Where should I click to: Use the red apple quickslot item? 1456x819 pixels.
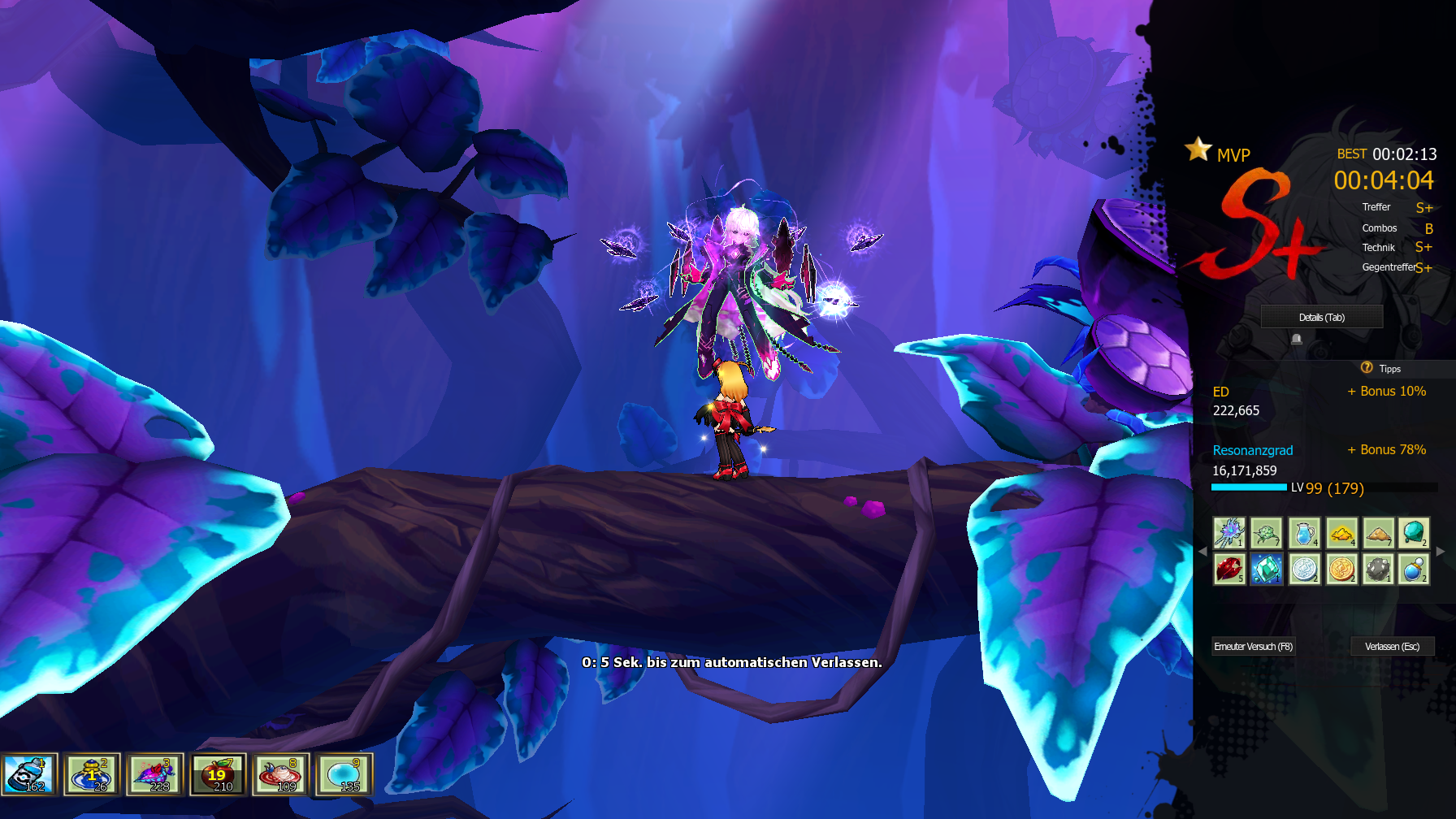[x=218, y=774]
